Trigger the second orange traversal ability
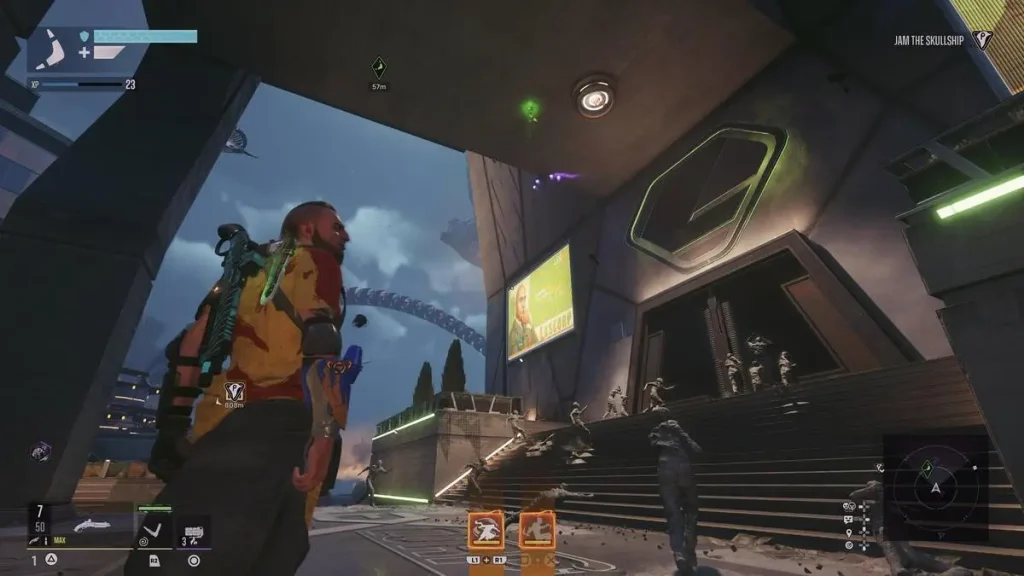 coord(538,529)
